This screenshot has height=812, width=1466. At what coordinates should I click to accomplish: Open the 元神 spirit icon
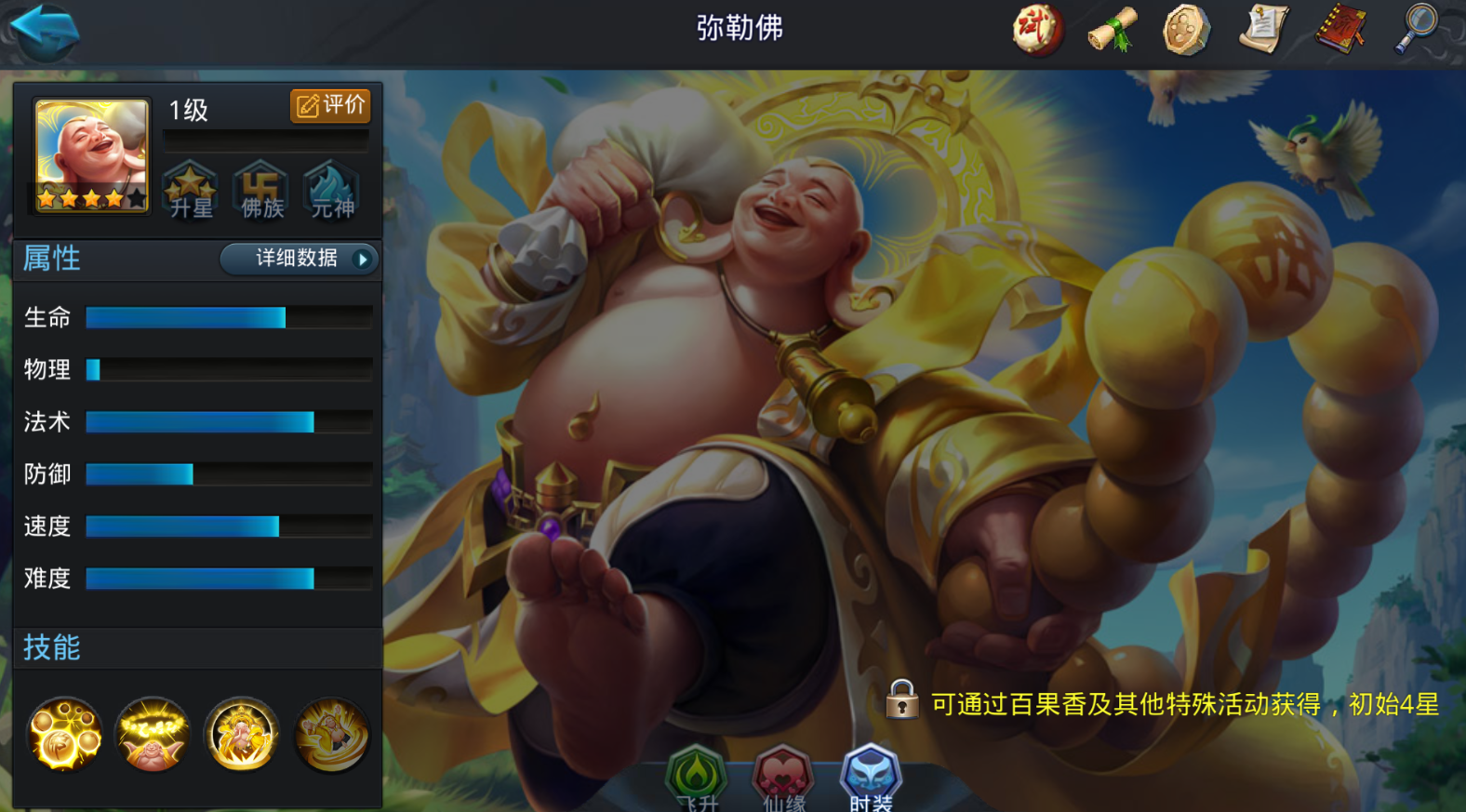point(332,191)
